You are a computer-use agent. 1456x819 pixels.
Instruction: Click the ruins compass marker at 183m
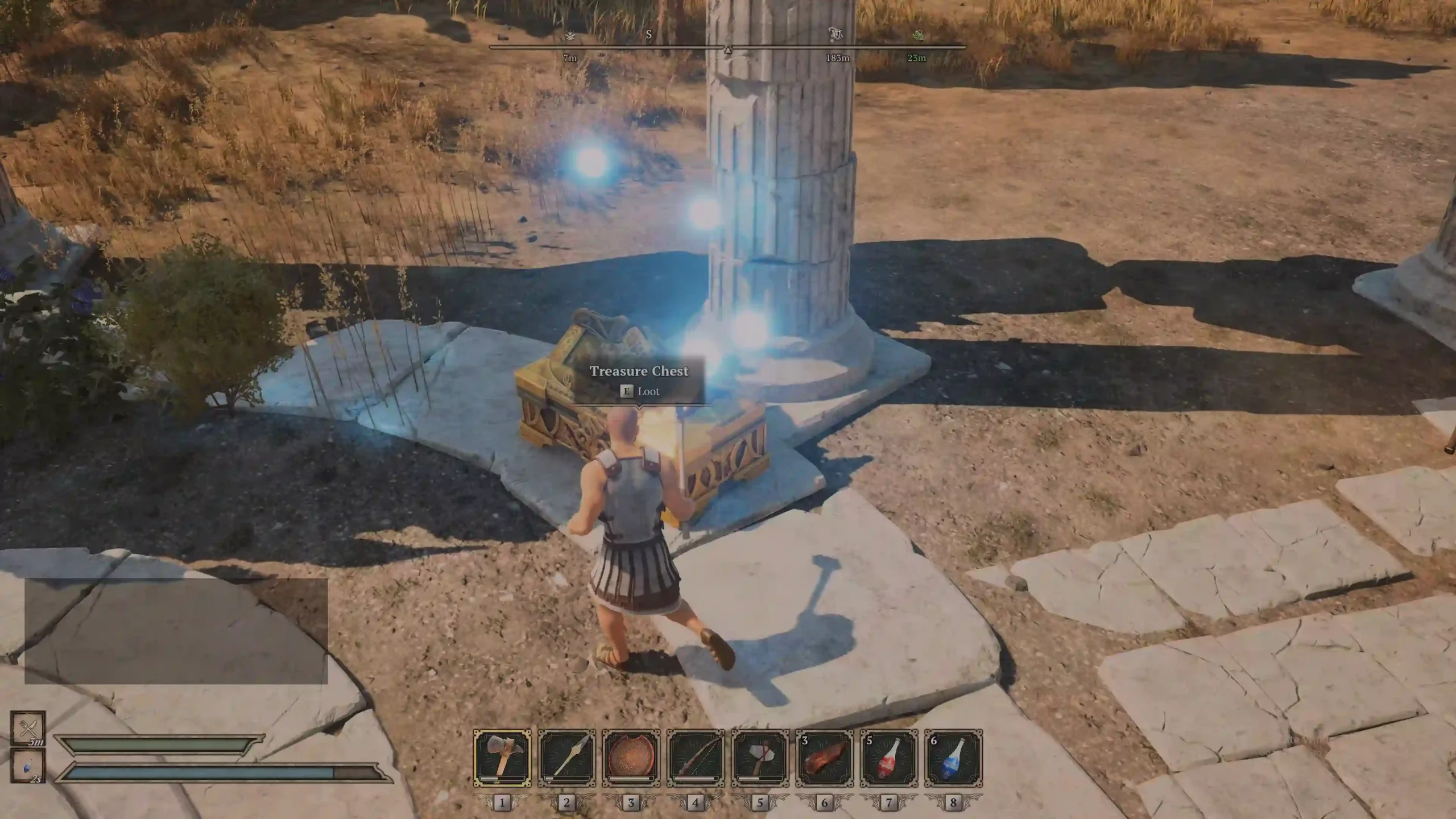[836, 35]
